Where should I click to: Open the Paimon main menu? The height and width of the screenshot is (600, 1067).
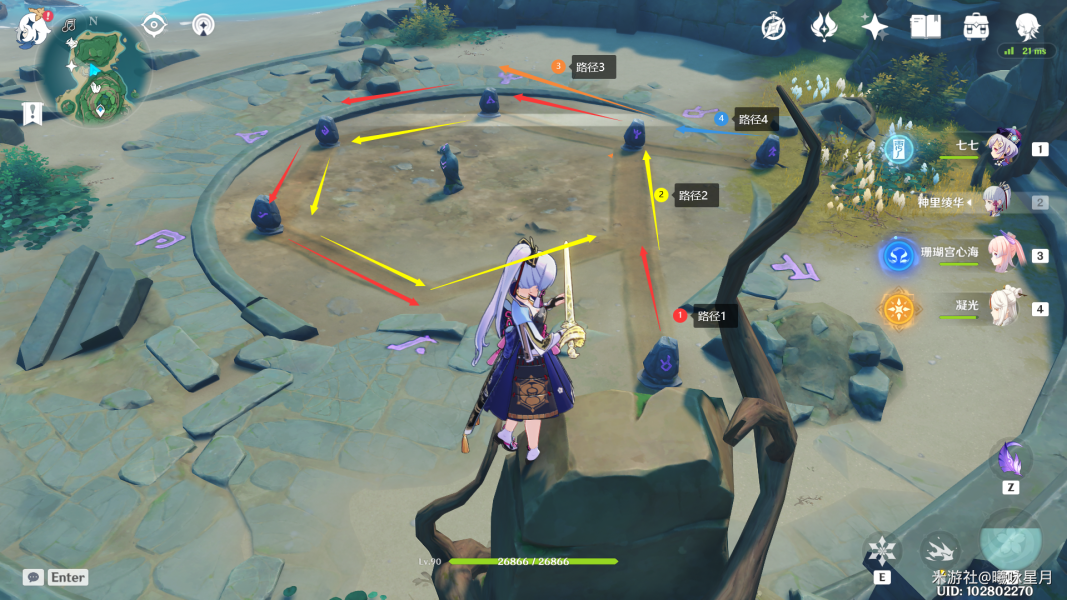33,27
